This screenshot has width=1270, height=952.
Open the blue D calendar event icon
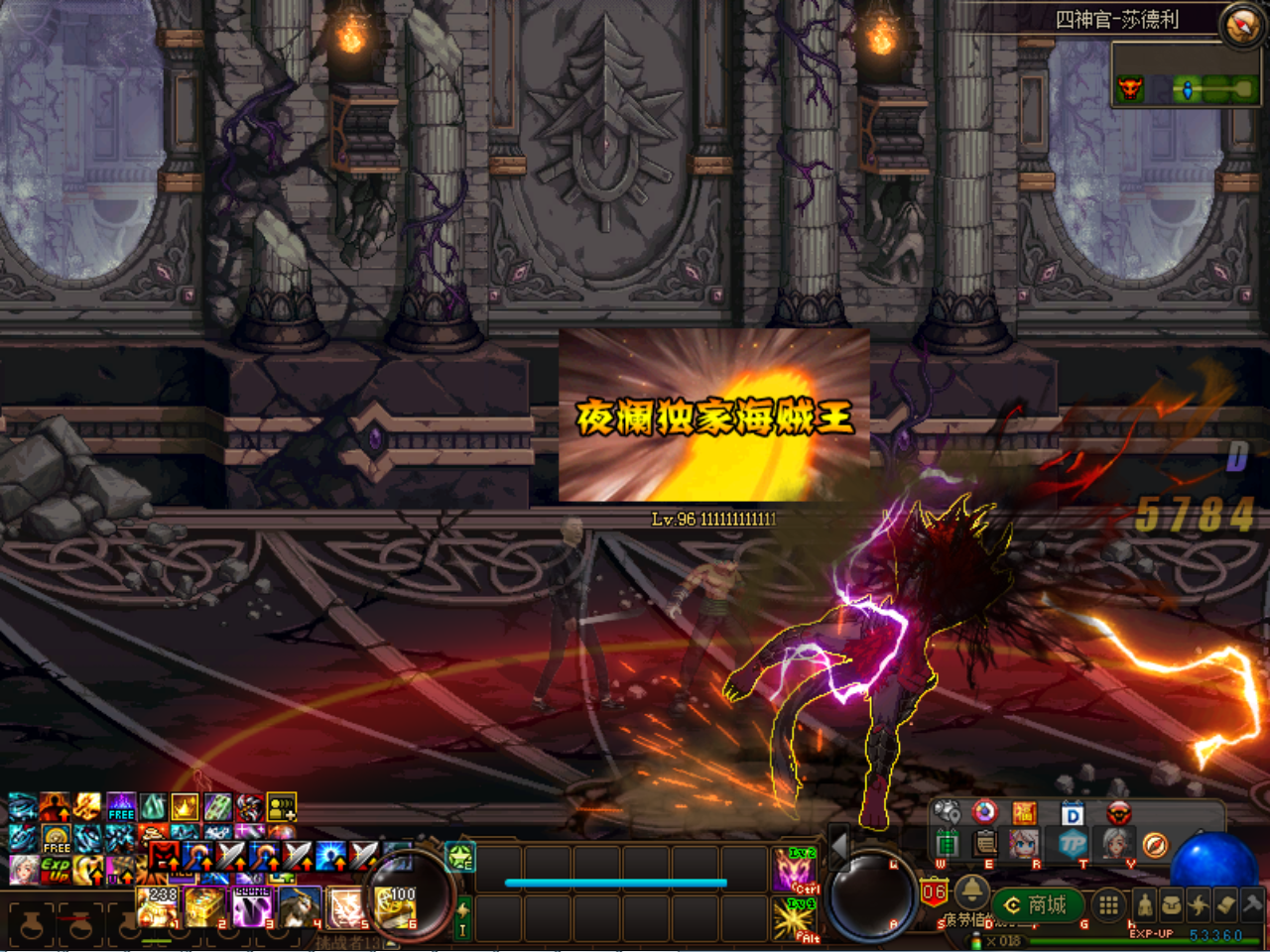click(x=1072, y=815)
